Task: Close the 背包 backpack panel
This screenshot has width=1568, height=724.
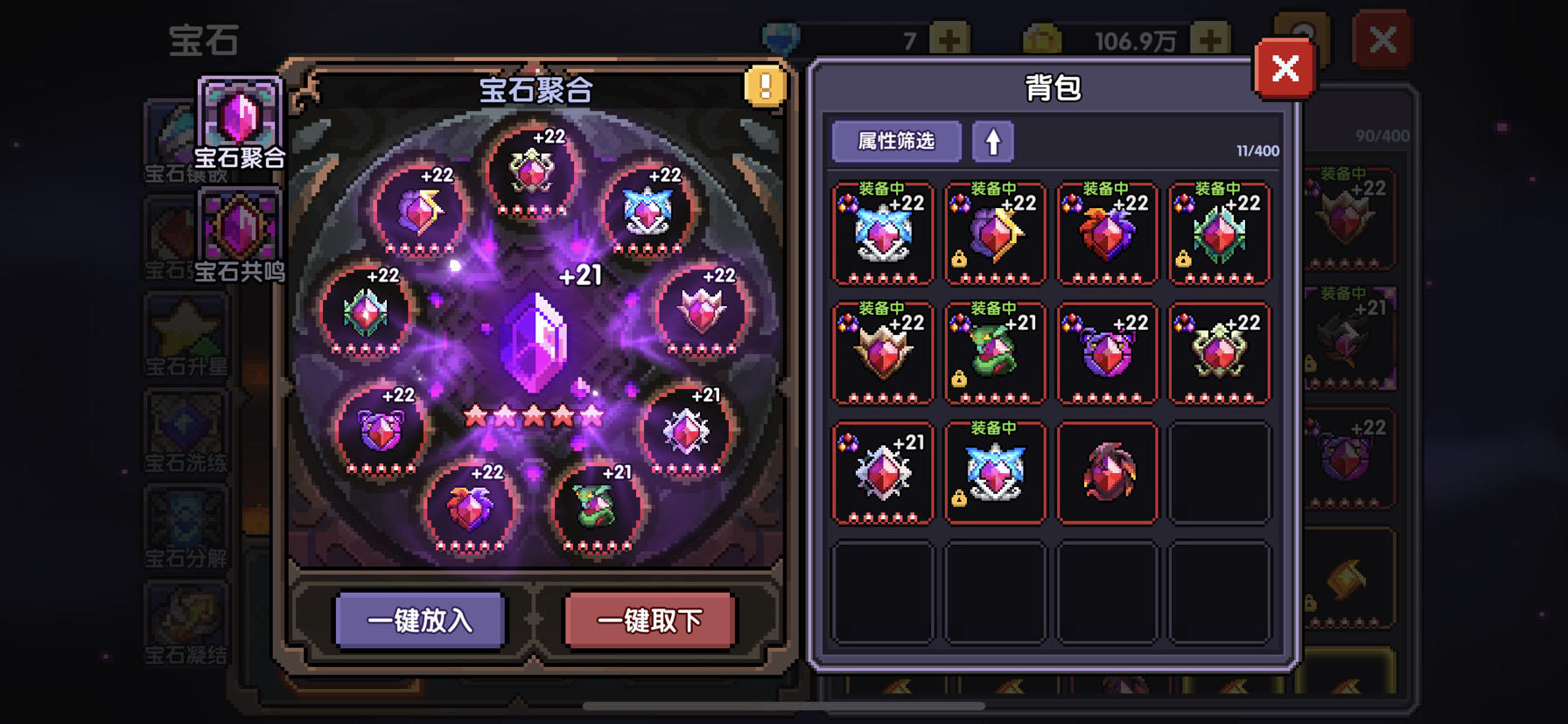Action: pyautogui.click(x=1284, y=69)
